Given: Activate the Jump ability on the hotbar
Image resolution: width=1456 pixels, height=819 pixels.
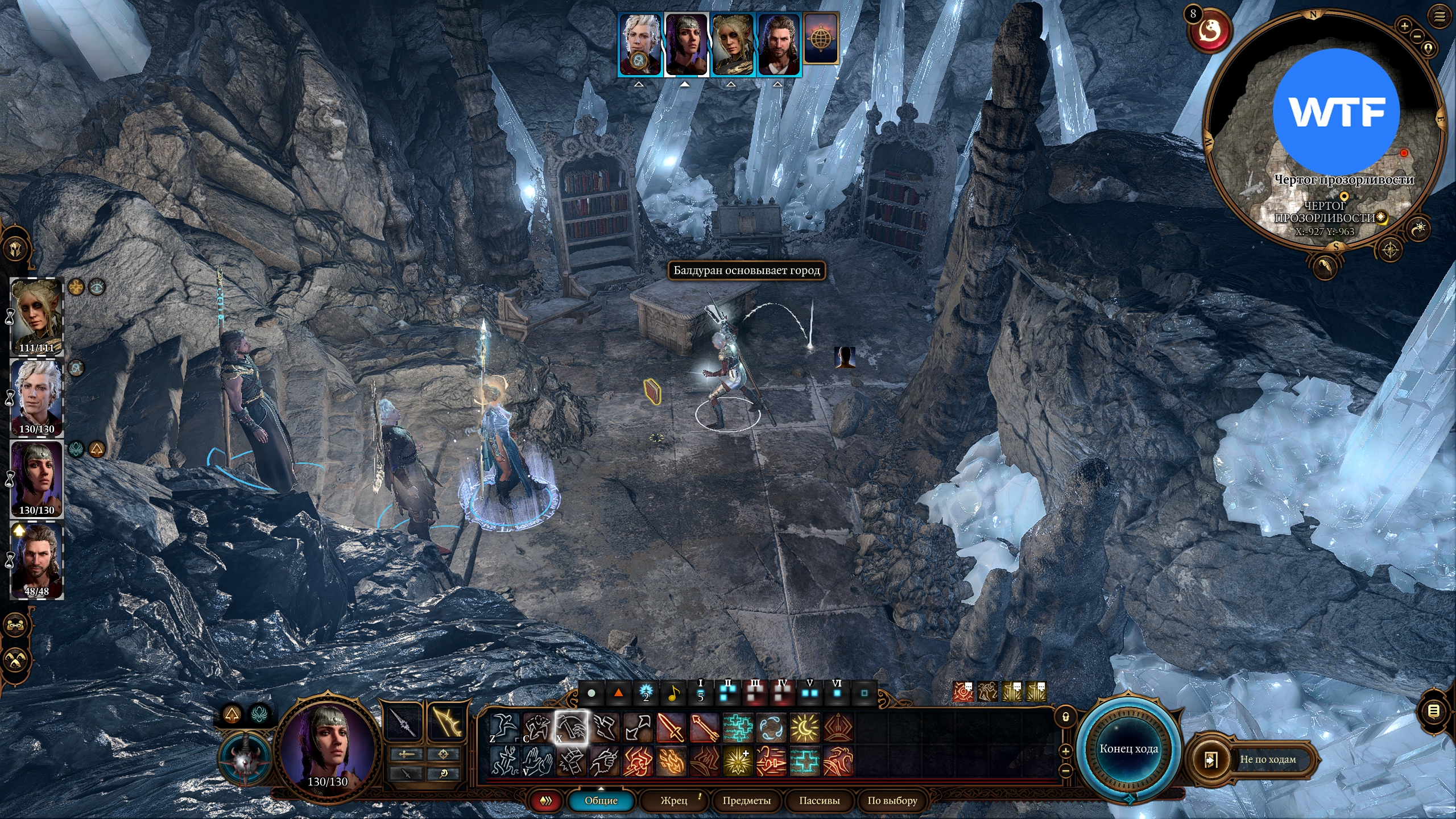Looking at the screenshot, I should pyautogui.click(x=504, y=727).
